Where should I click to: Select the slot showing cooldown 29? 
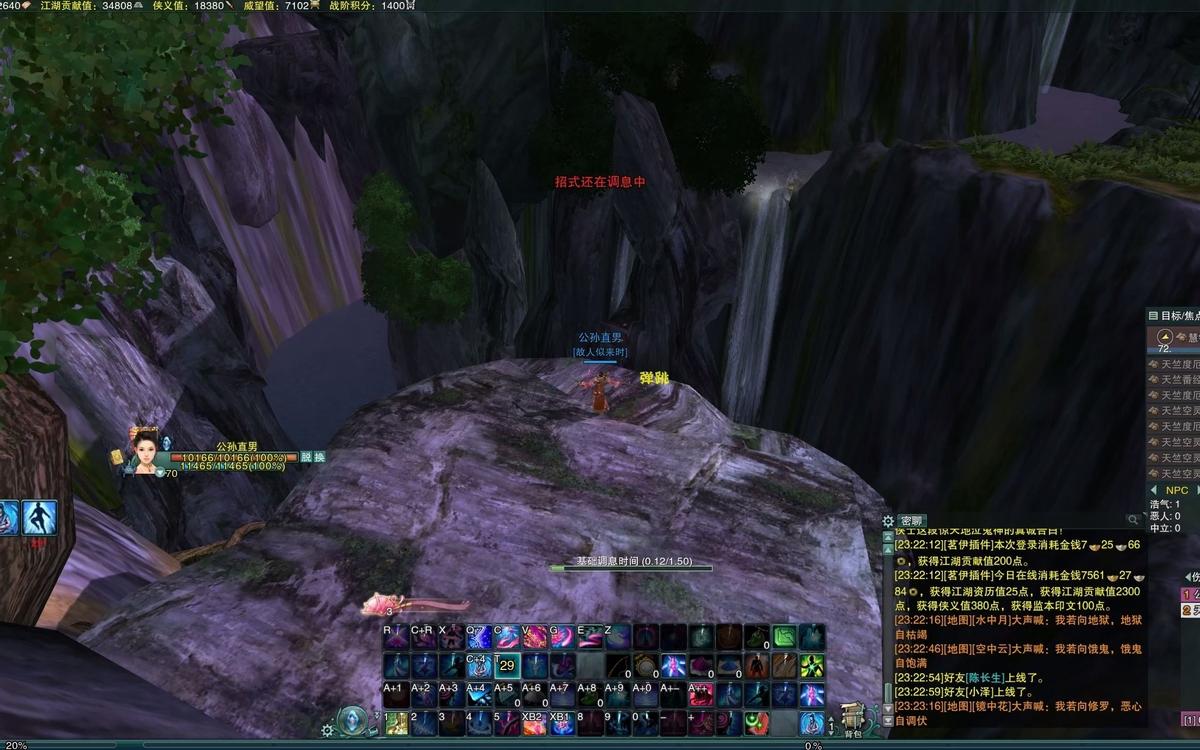pos(507,666)
